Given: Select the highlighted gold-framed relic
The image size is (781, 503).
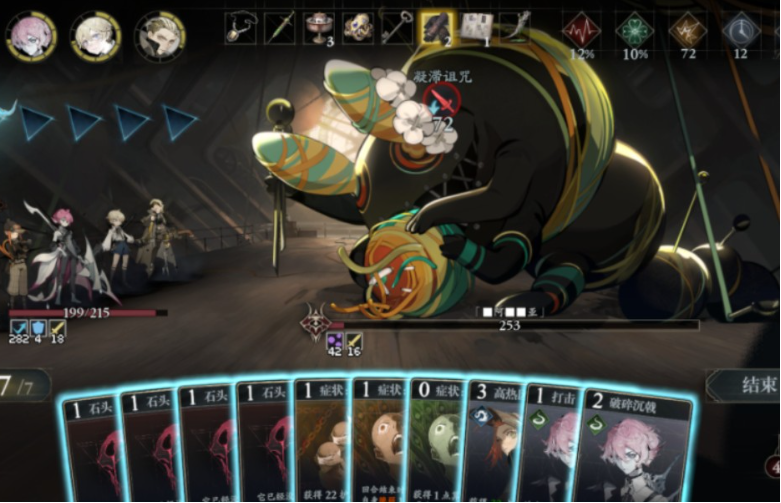Looking at the screenshot, I should [x=436, y=27].
